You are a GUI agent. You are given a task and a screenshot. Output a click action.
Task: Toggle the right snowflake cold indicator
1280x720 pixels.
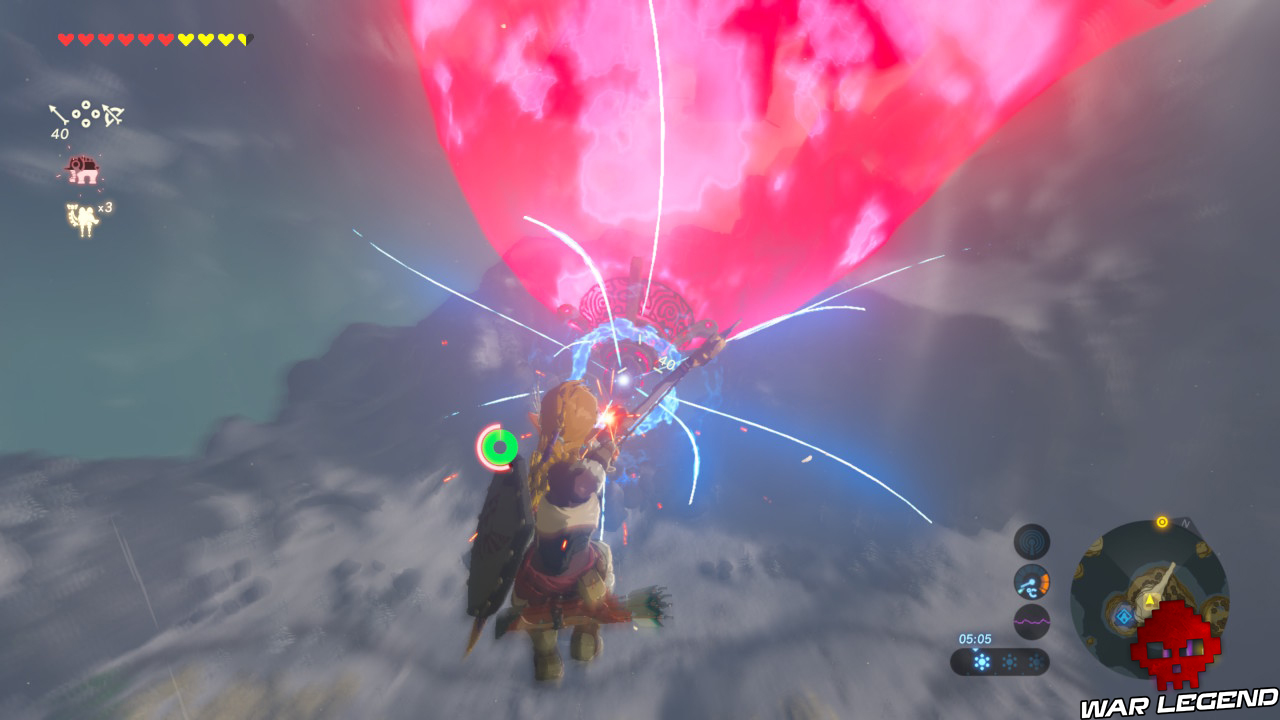1037,660
